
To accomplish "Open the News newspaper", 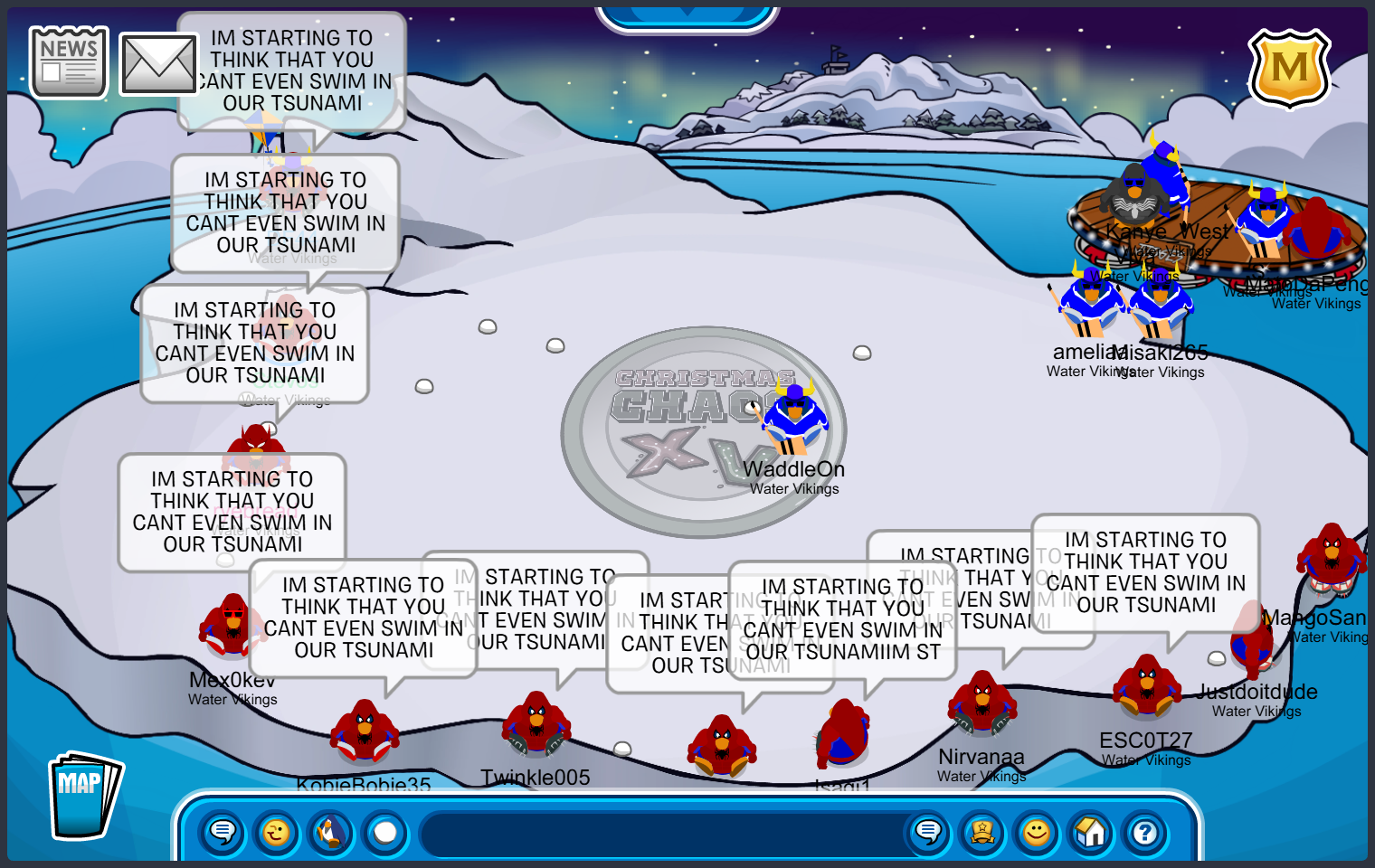I will click(x=69, y=62).
